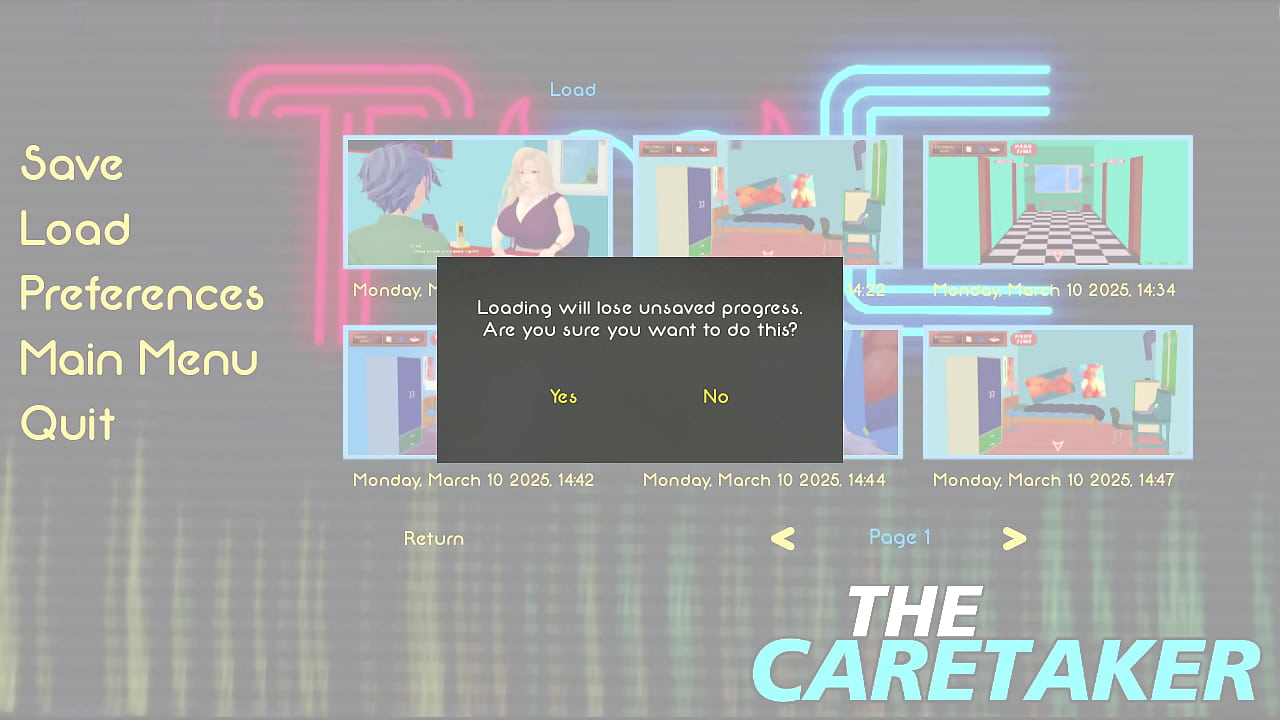Click the Load screen title

coord(572,89)
